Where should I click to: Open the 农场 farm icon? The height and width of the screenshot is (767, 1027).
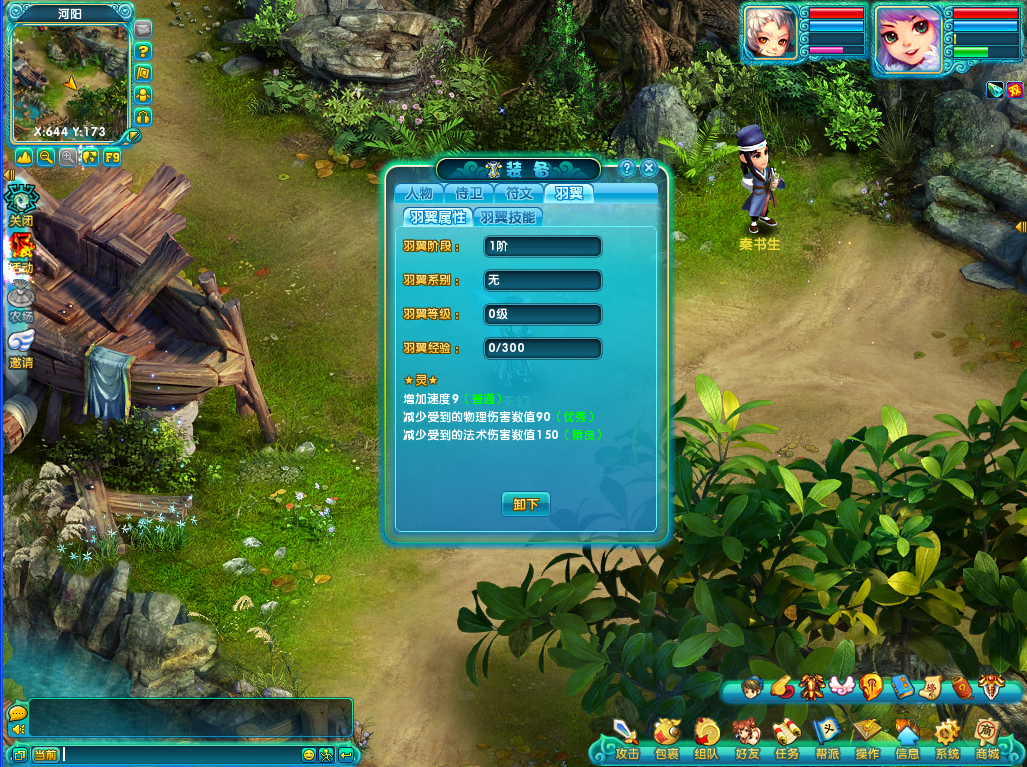coord(21,300)
